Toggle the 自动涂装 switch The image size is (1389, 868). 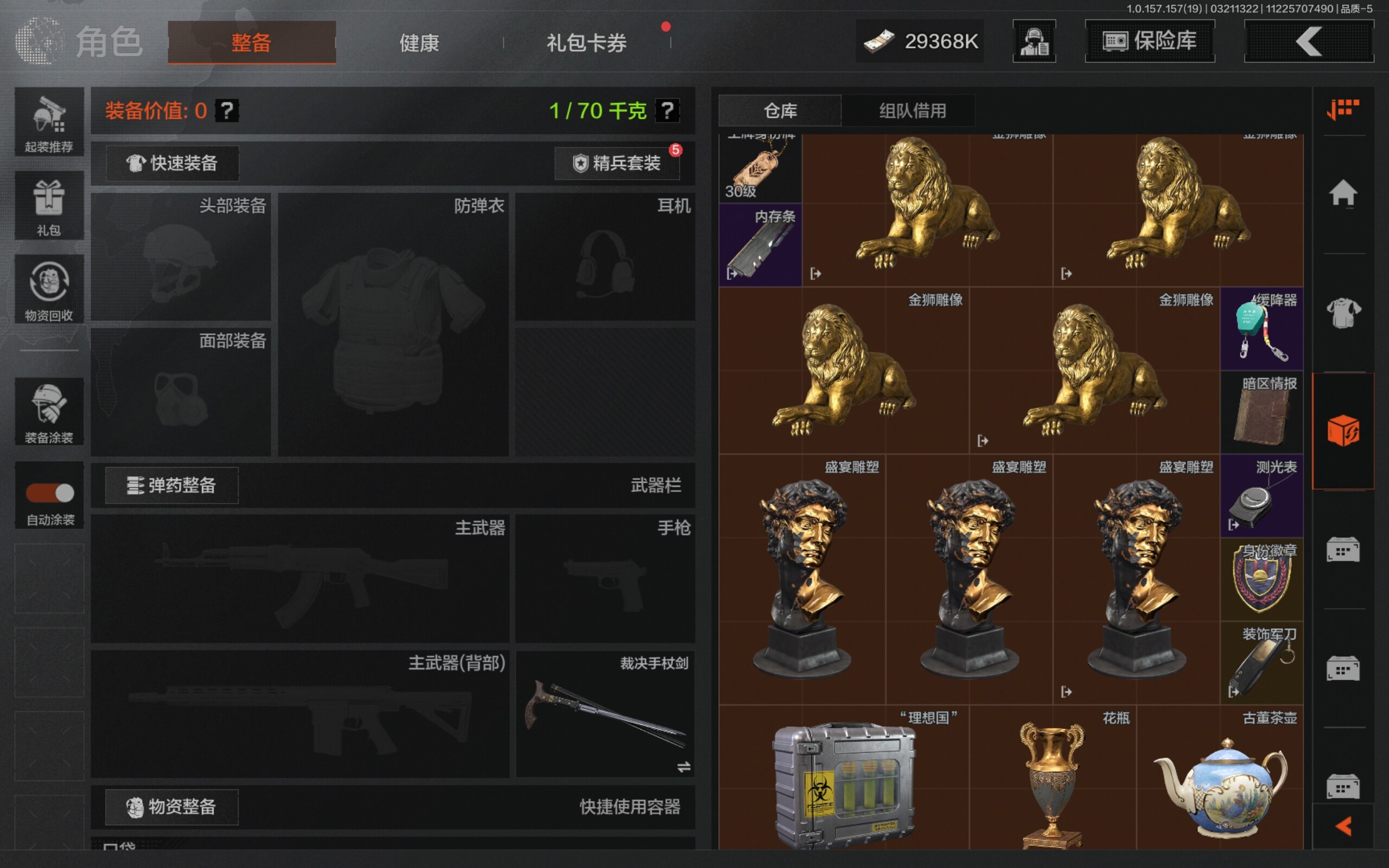click(x=50, y=493)
